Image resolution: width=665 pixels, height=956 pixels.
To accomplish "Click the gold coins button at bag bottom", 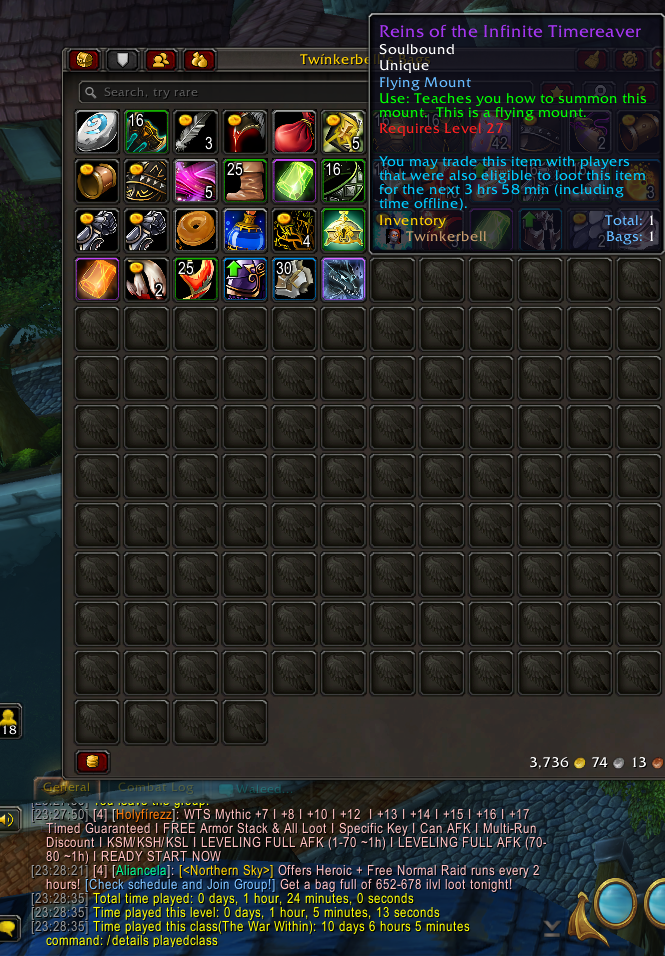I will tap(93, 762).
